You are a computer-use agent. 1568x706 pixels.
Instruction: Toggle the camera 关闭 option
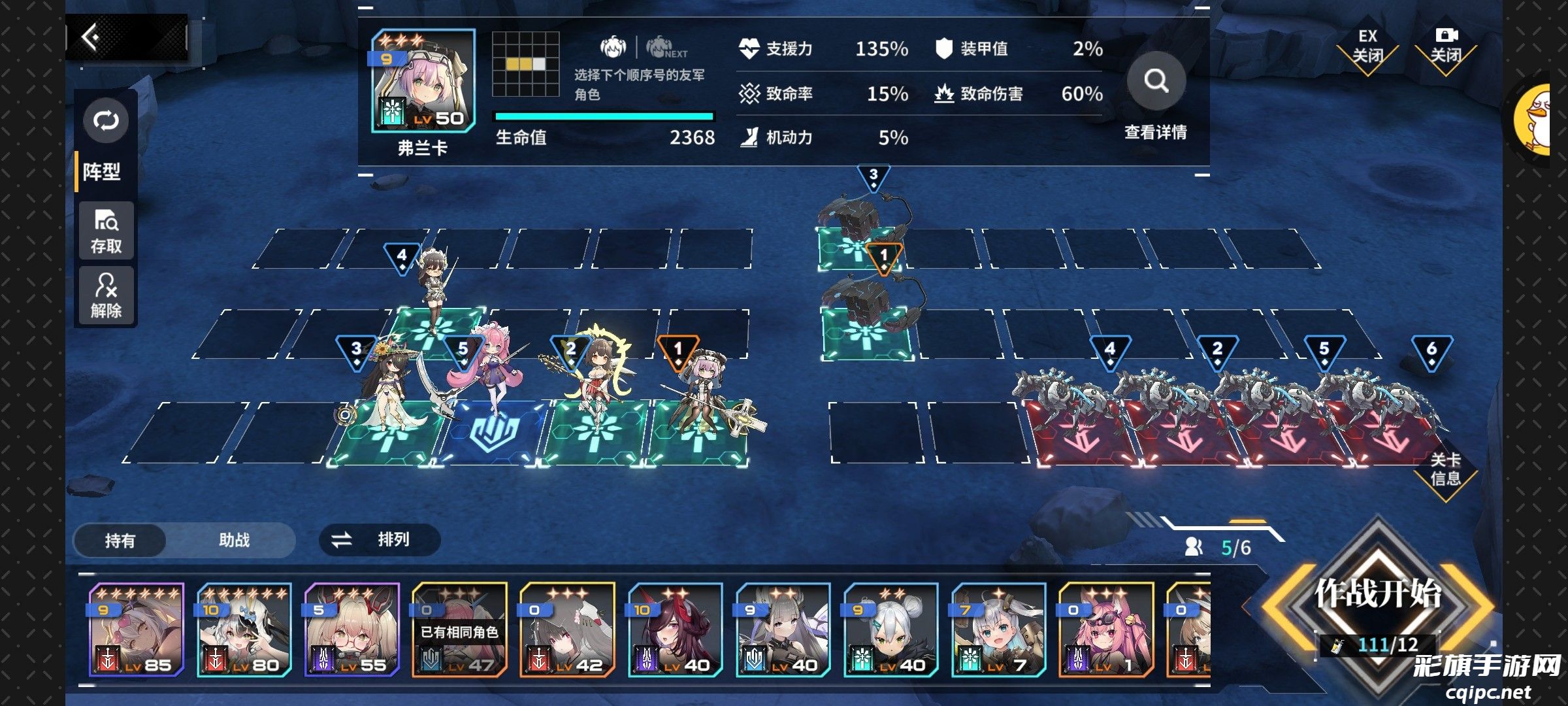coord(1446,47)
